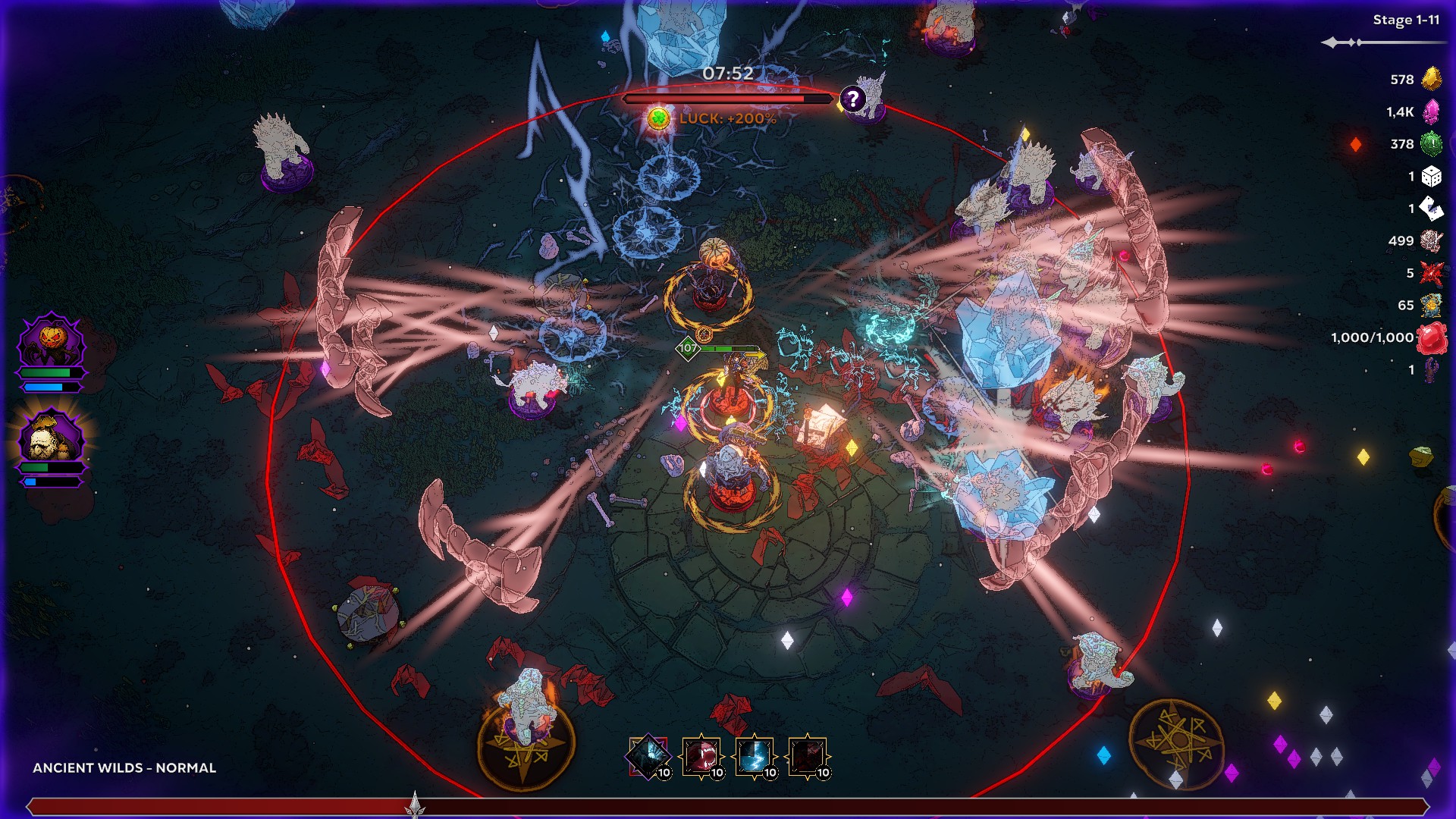1456x819 pixels.
Task: Click the green gem resource icon
Action: [1431, 143]
